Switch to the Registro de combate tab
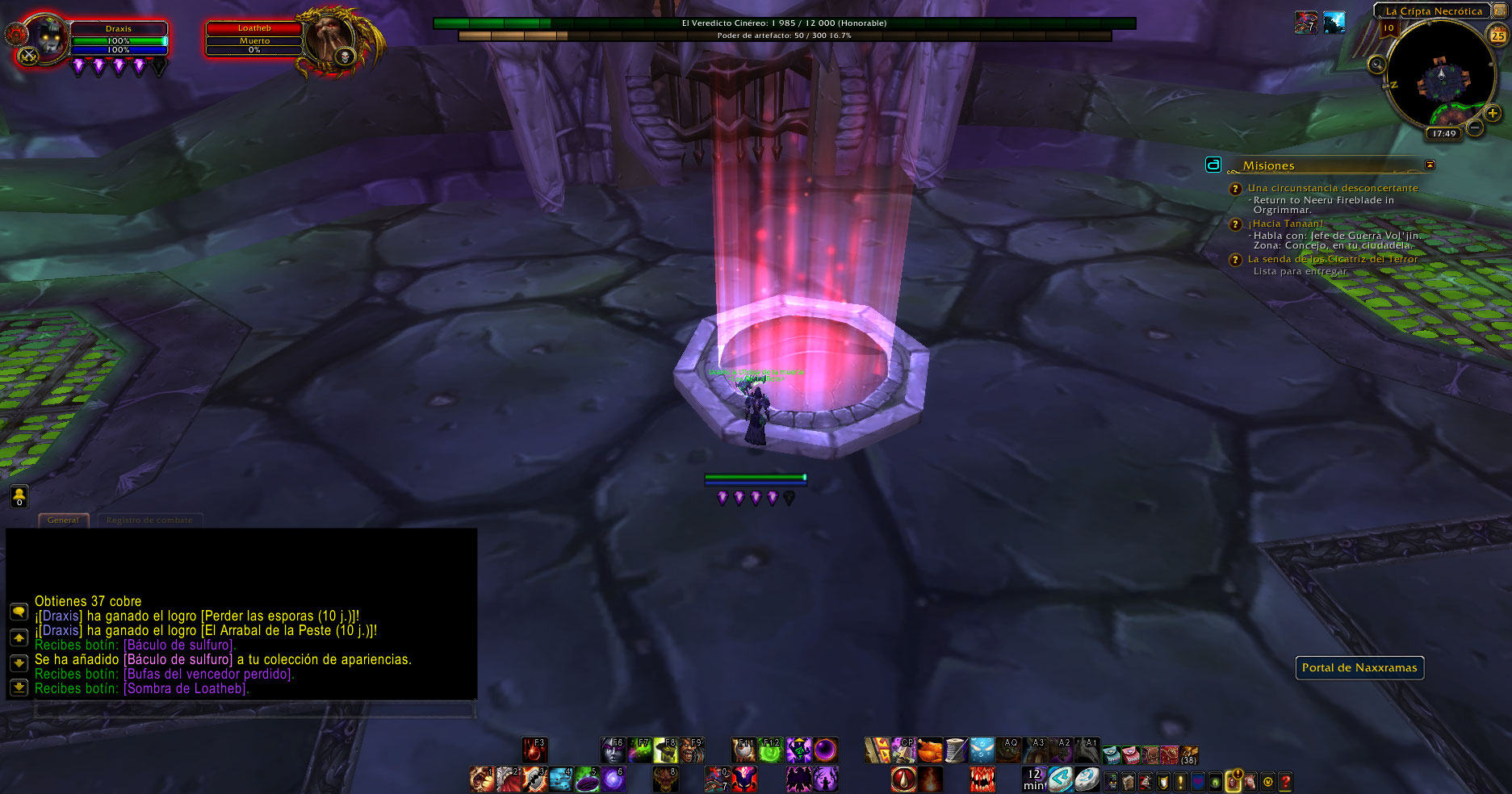 coord(149,520)
